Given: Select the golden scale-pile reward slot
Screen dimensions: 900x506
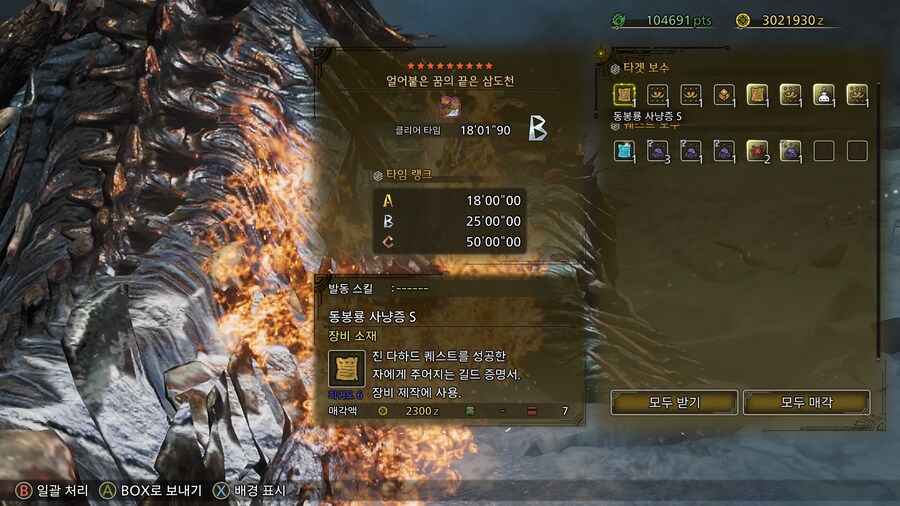Looking at the screenshot, I should pyautogui.click(x=723, y=94).
